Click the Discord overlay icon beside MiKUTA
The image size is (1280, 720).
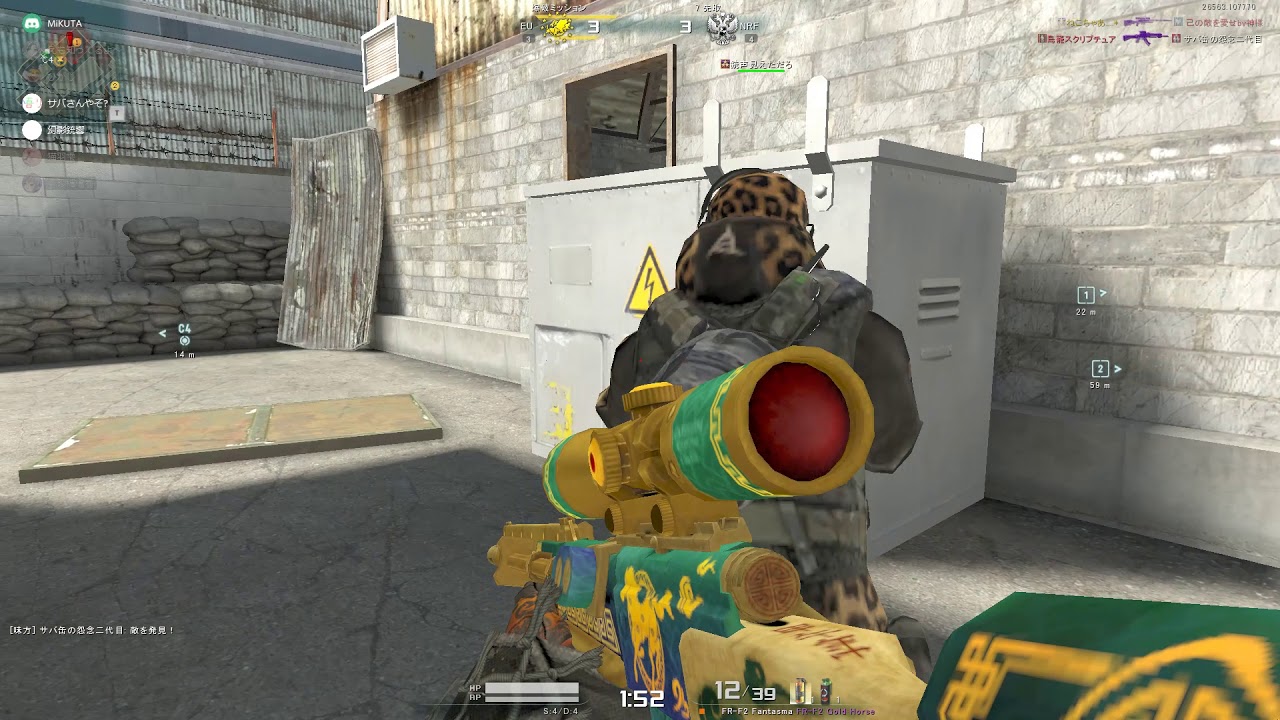click(x=32, y=23)
